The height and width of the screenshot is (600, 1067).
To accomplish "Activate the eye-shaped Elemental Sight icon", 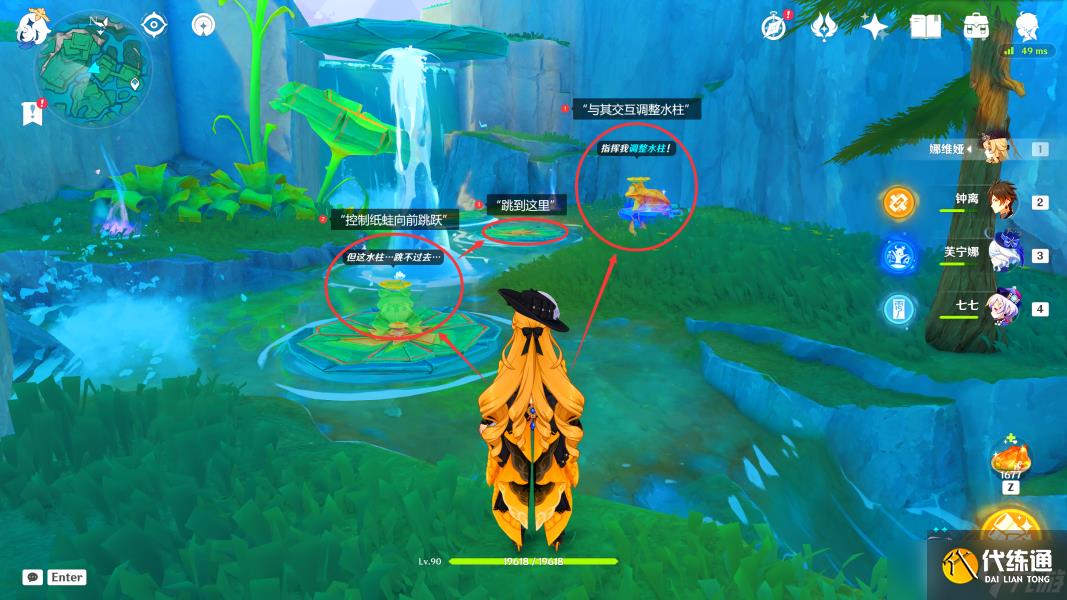I will pos(154,24).
